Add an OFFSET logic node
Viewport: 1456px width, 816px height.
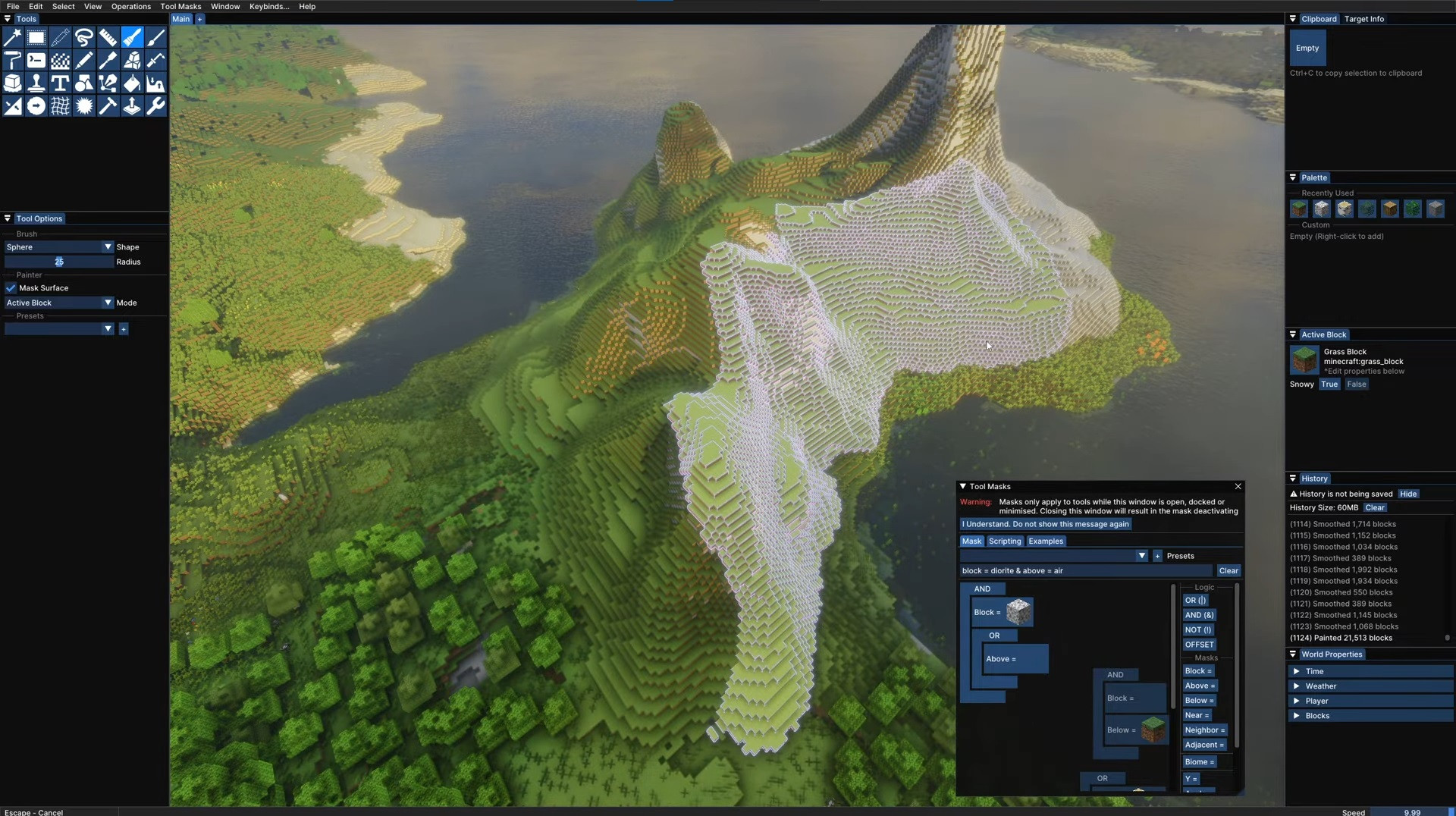pyautogui.click(x=1199, y=645)
